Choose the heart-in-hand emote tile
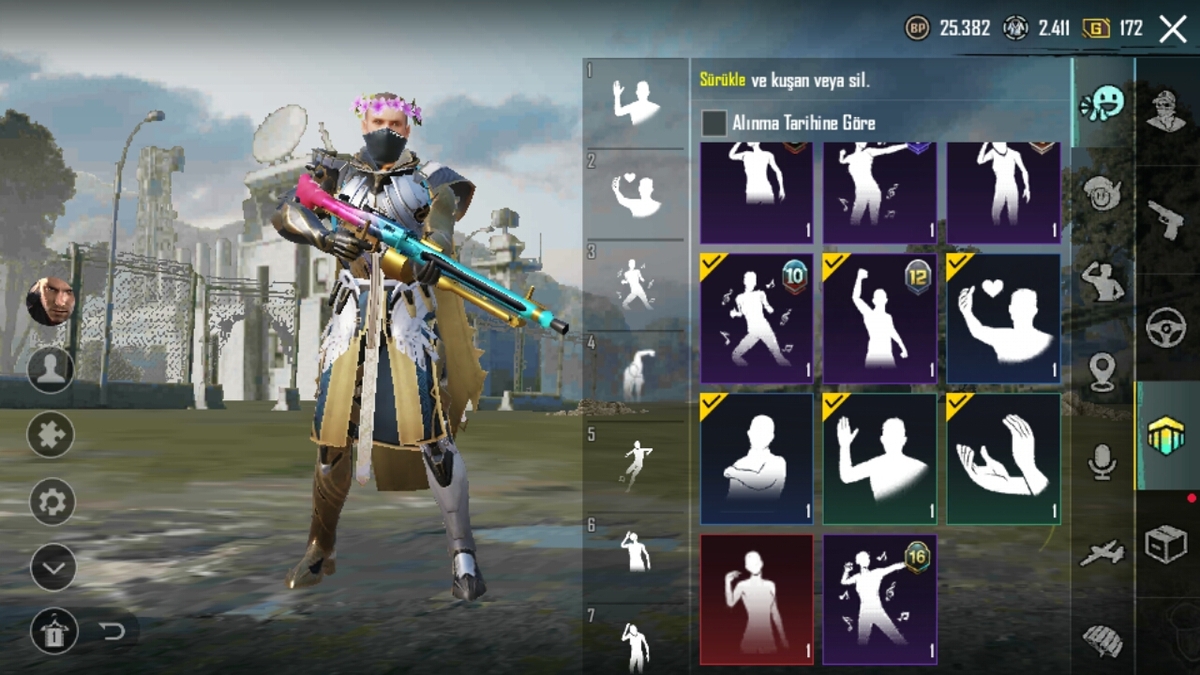 tap(1003, 318)
